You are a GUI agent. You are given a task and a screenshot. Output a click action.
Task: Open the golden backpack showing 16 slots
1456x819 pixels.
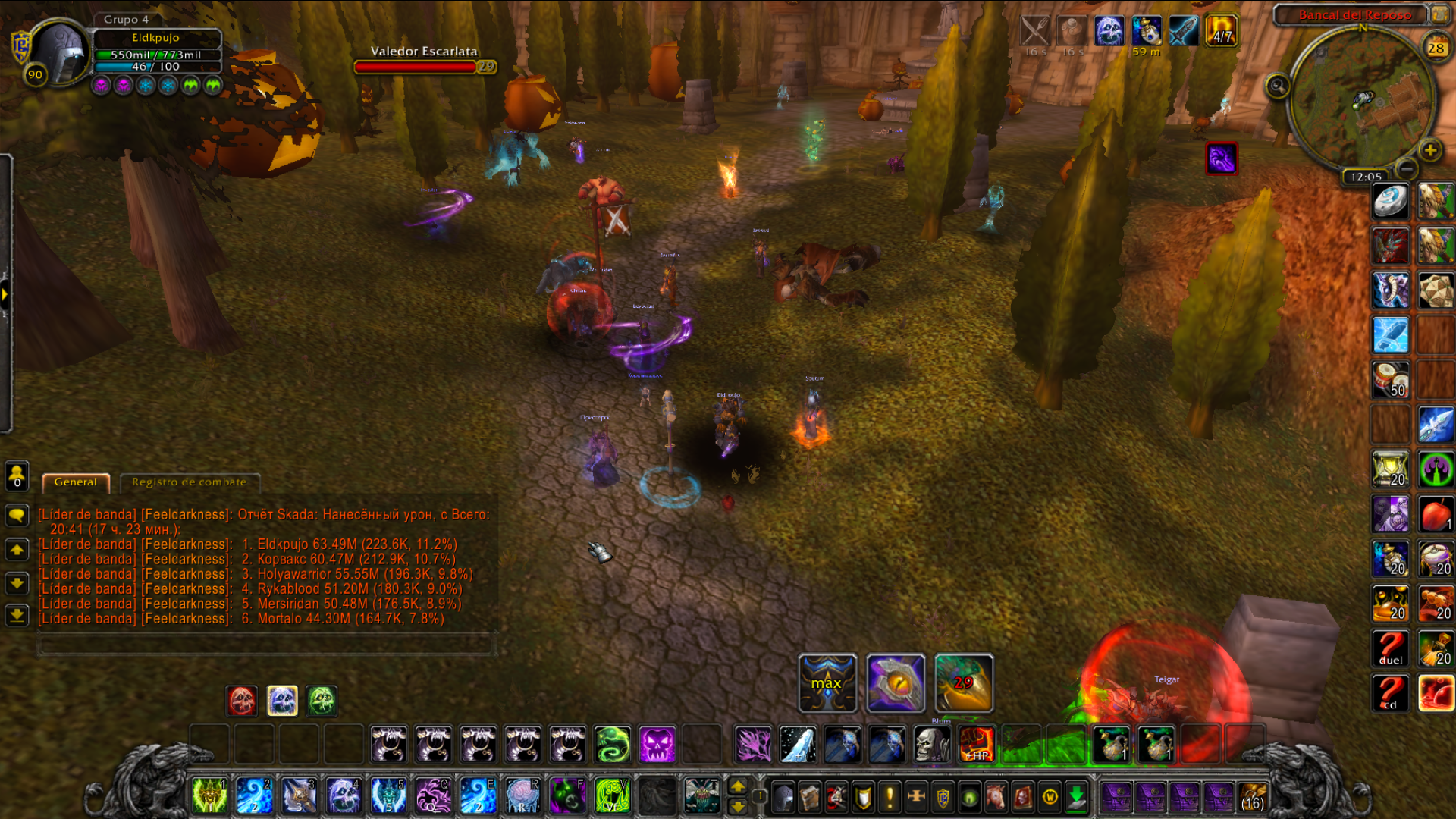pyautogui.click(x=1253, y=797)
